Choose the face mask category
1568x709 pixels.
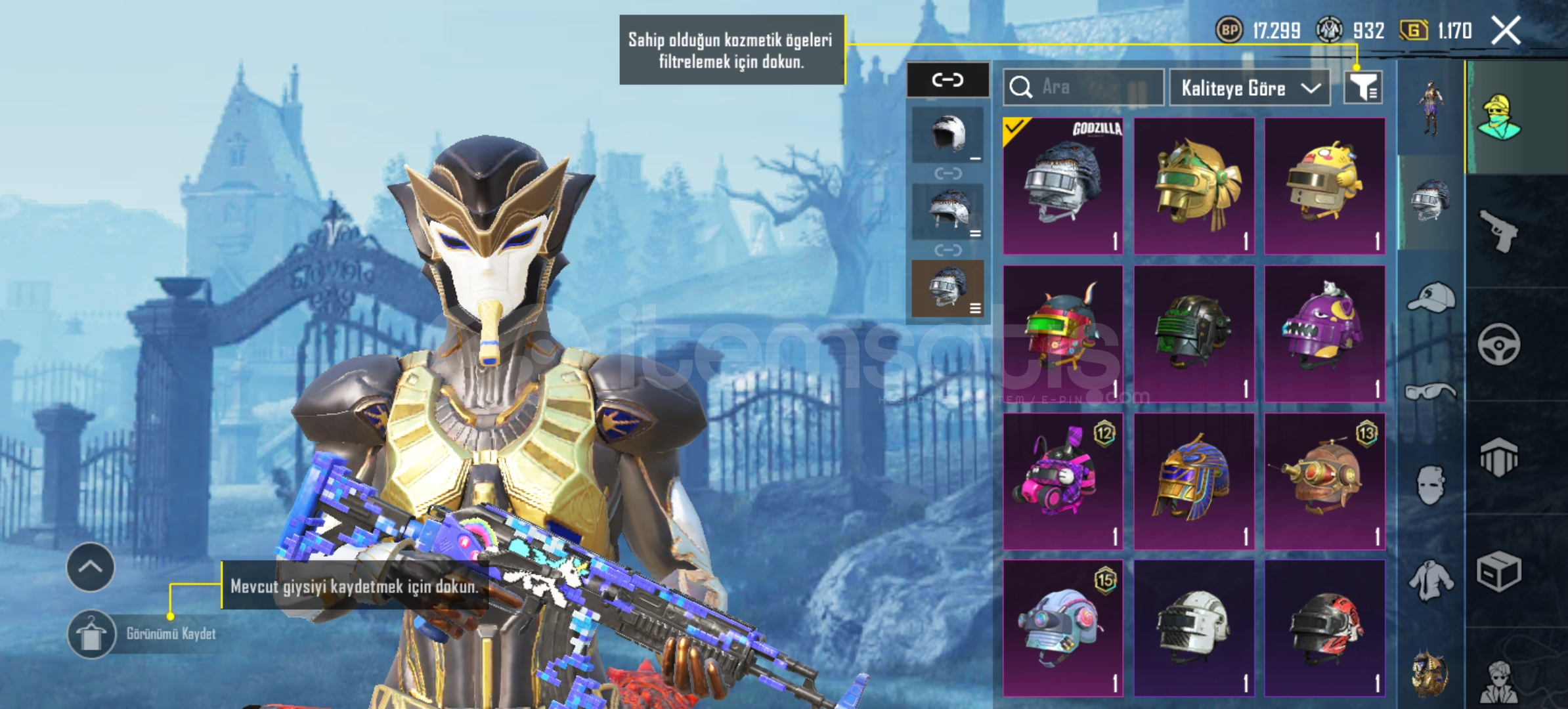pyautogui.click(x=1431, y=486)
